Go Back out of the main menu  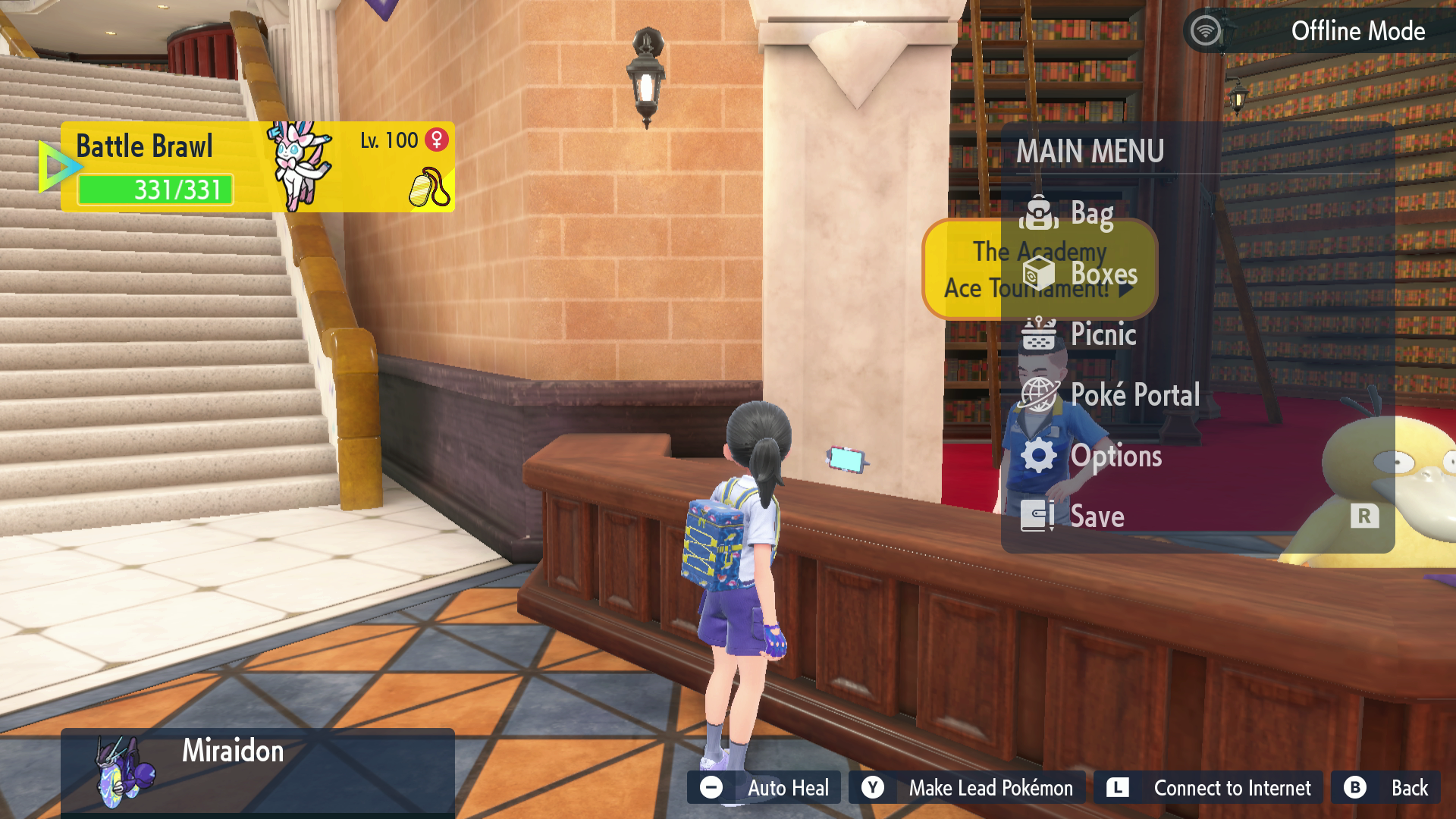pyautogui.click(x=1387, y=788)
